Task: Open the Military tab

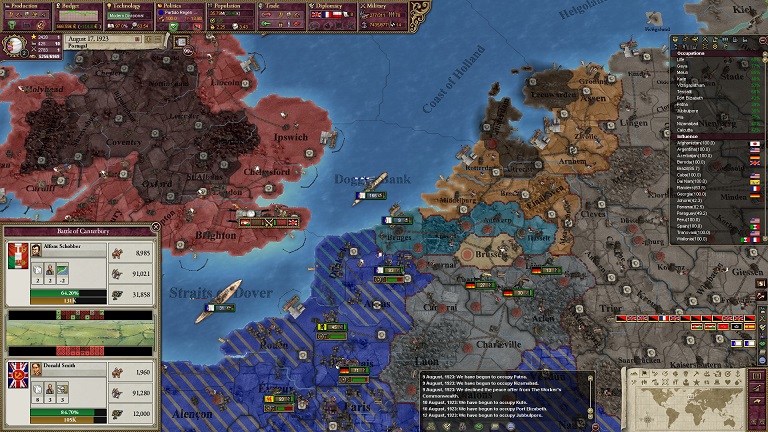Action: point(385,6)
